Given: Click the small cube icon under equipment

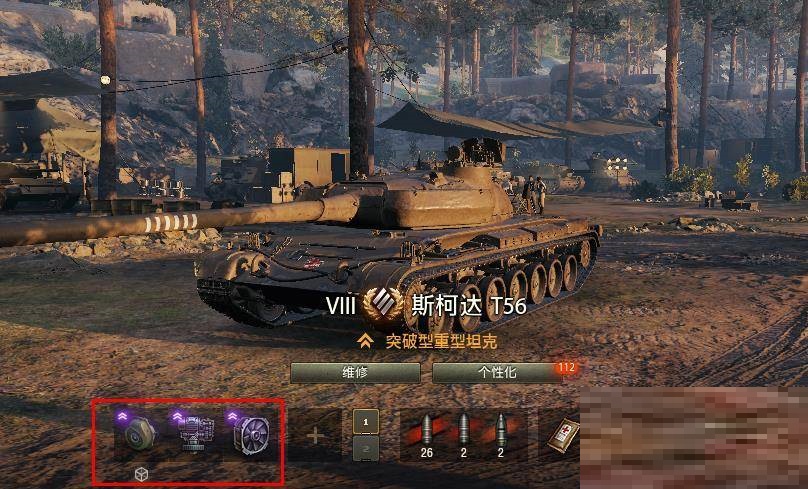Looking at the screenshot, I should [x=141, y=473].
